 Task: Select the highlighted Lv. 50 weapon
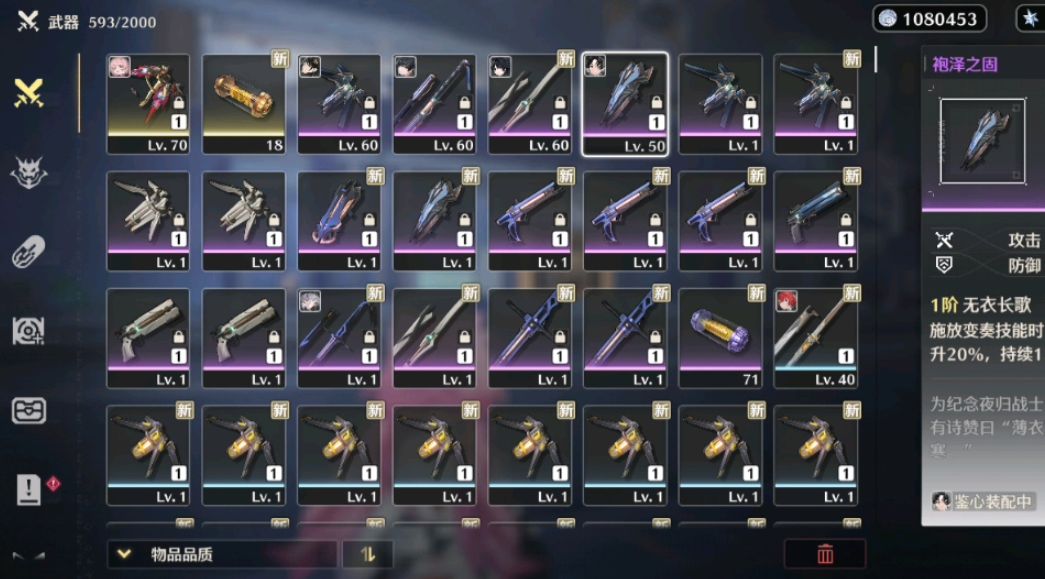(625, 104)
